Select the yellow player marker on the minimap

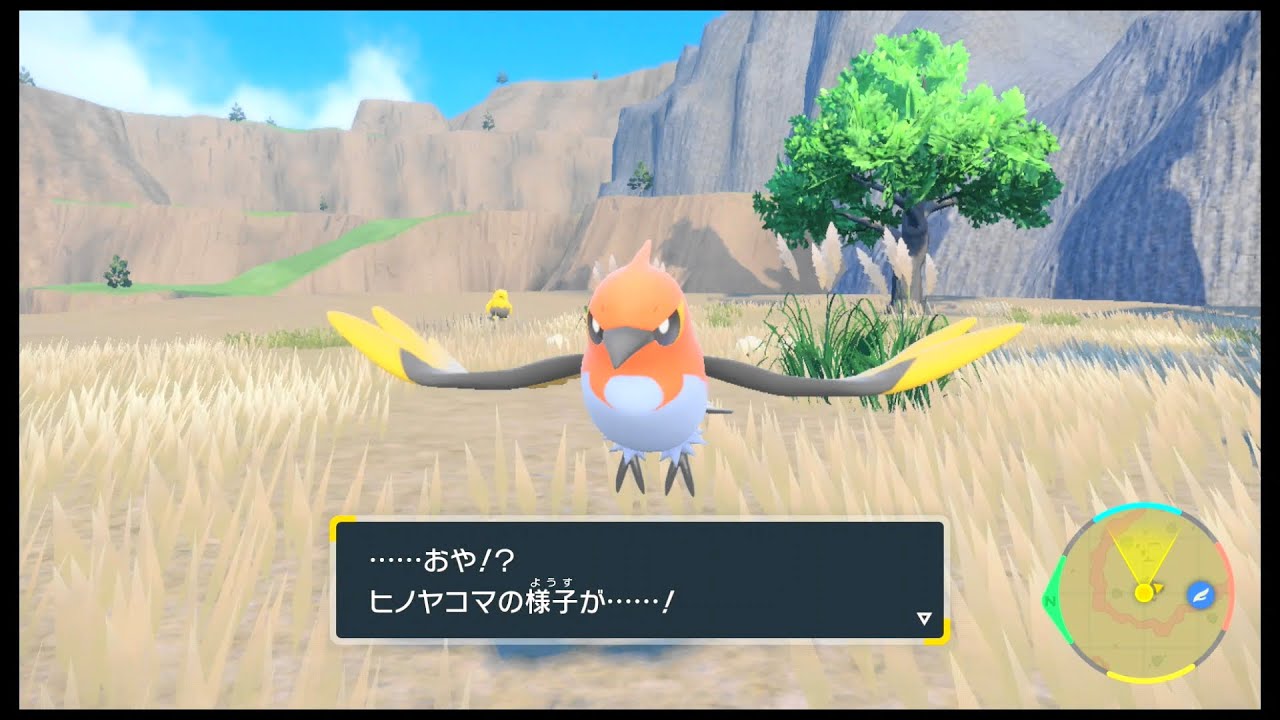pos(1142,593)
